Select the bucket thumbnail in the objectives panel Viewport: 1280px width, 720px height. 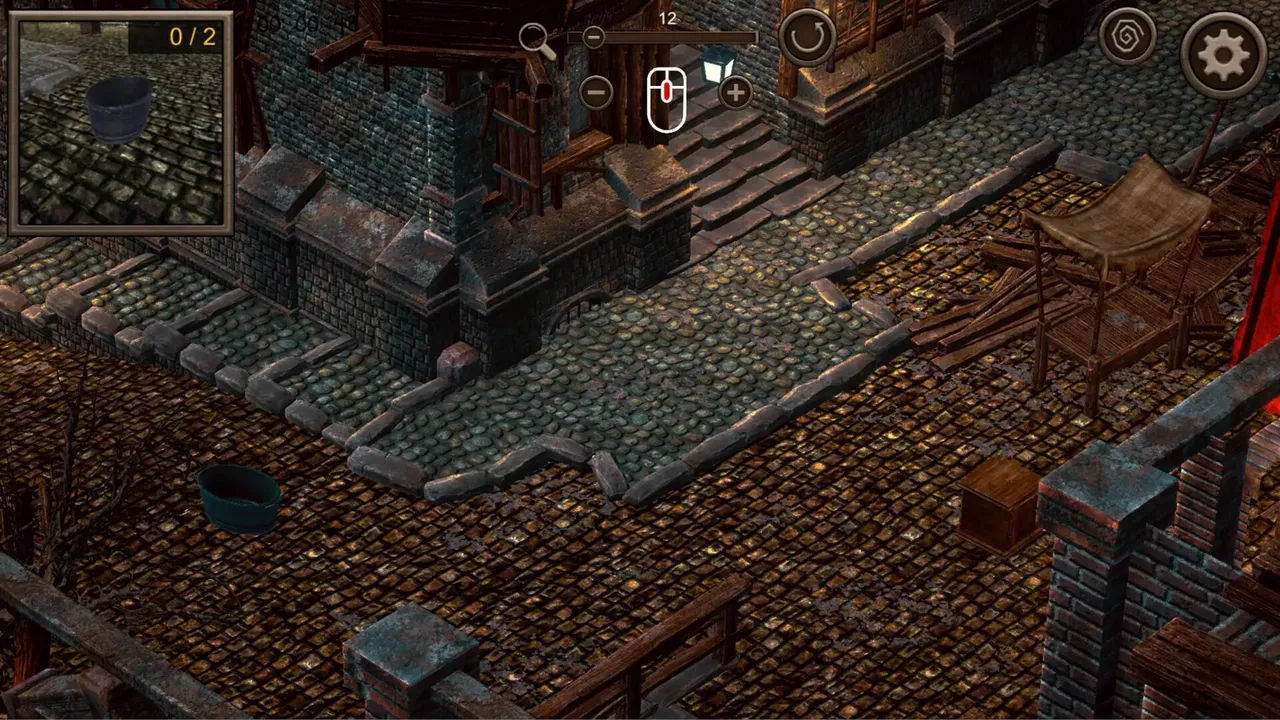click(x=117, y=110)
